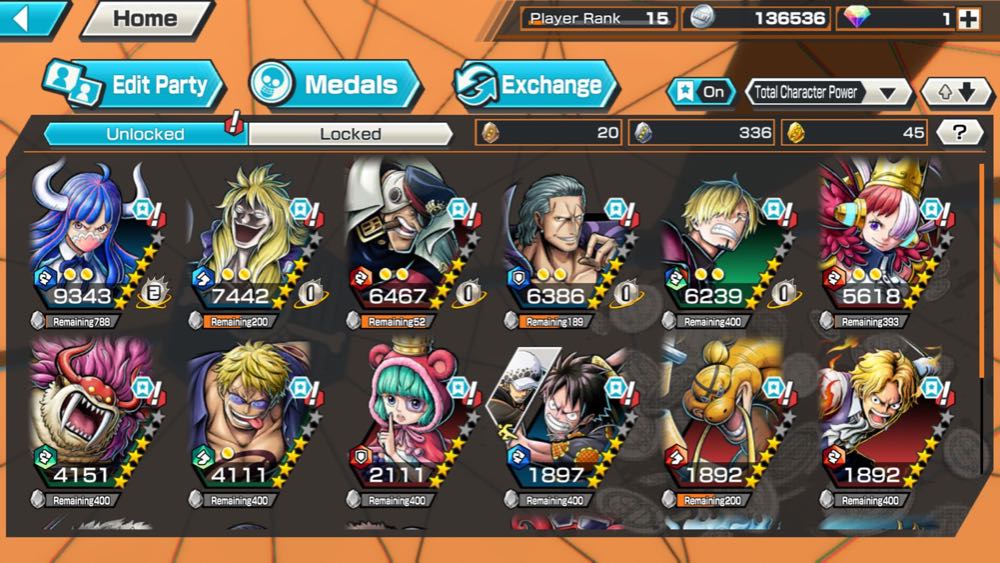Image resolution: width=1000 pixels, height=563 pixels.
Task: Switch to the Unlocked tab
Action: (146, 133)
